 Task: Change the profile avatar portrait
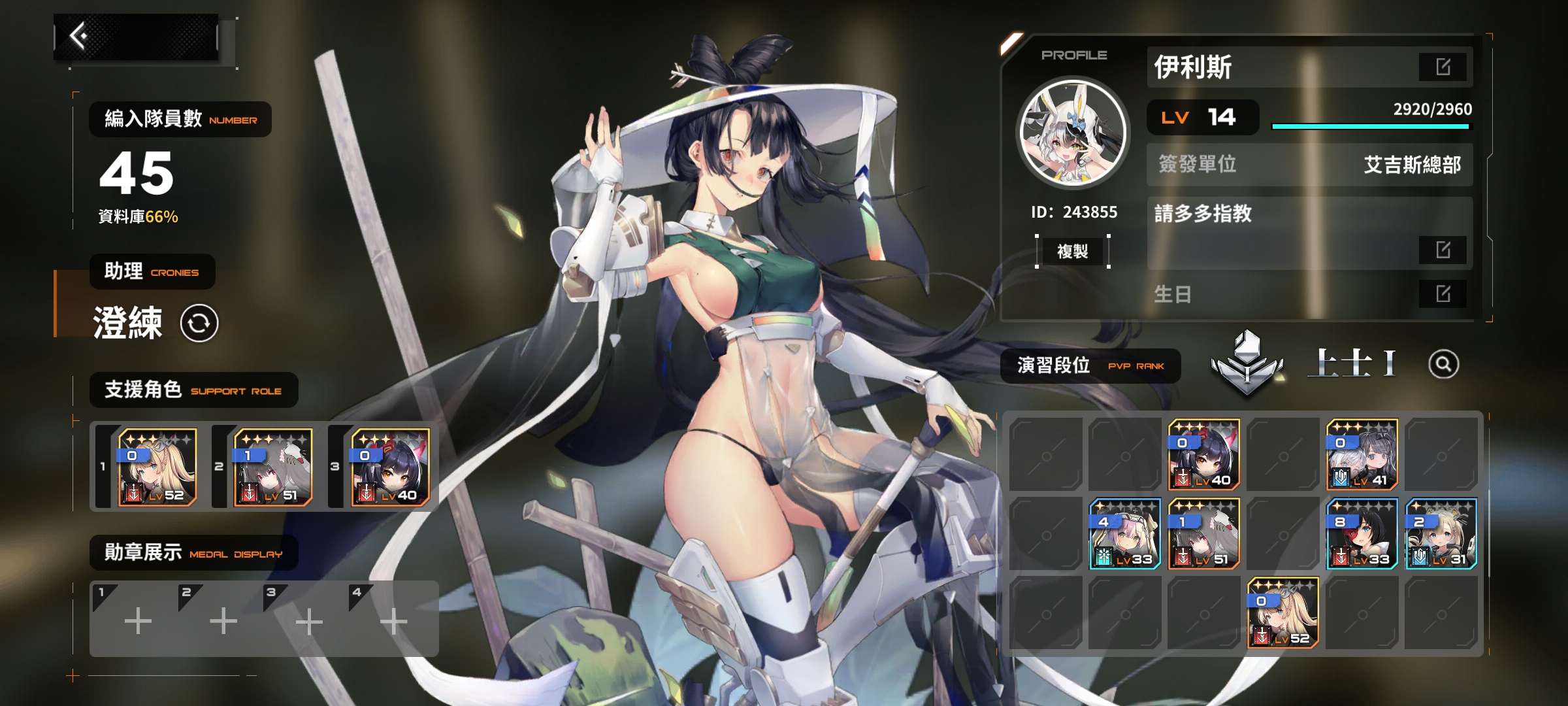pos(1073,132)
